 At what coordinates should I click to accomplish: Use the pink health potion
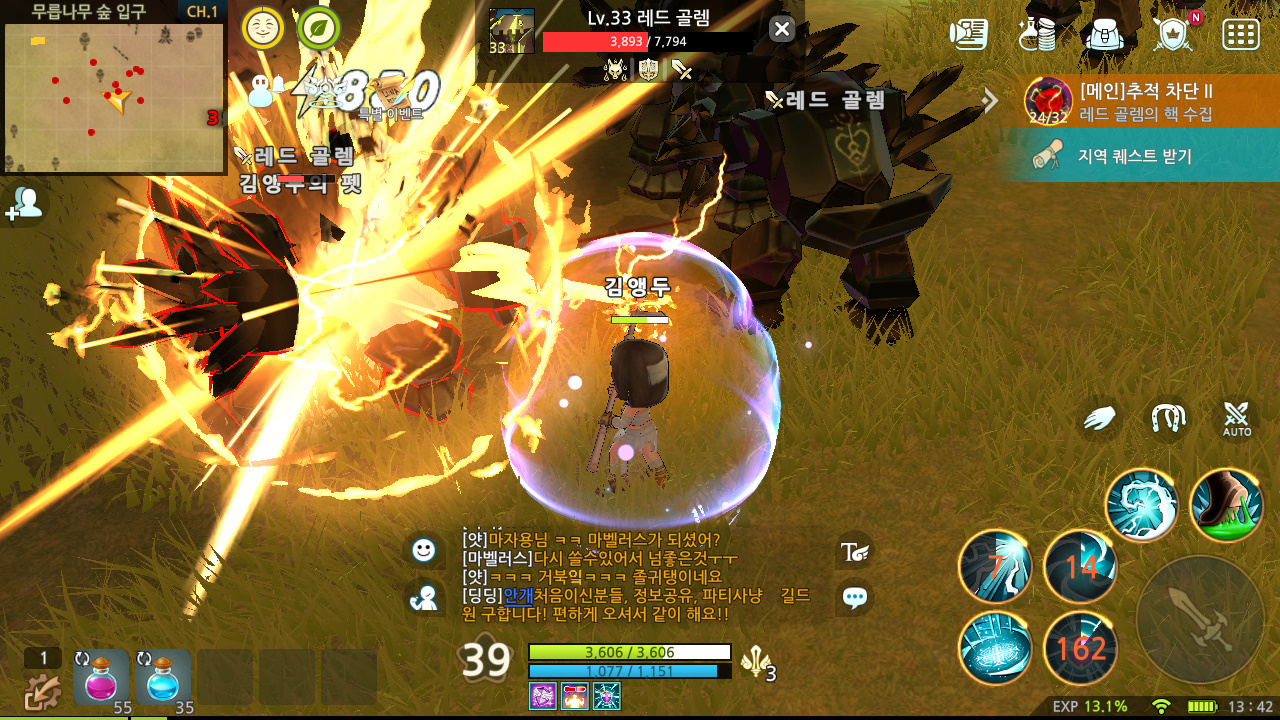point(102,677)
